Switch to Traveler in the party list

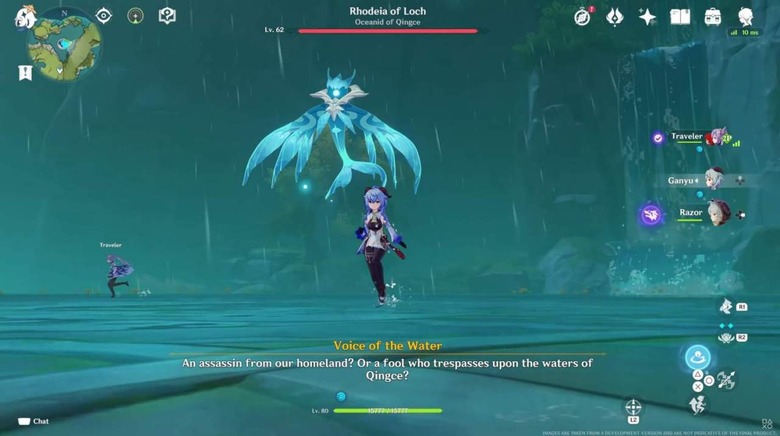pyautogui.click(x=716, y=138)
